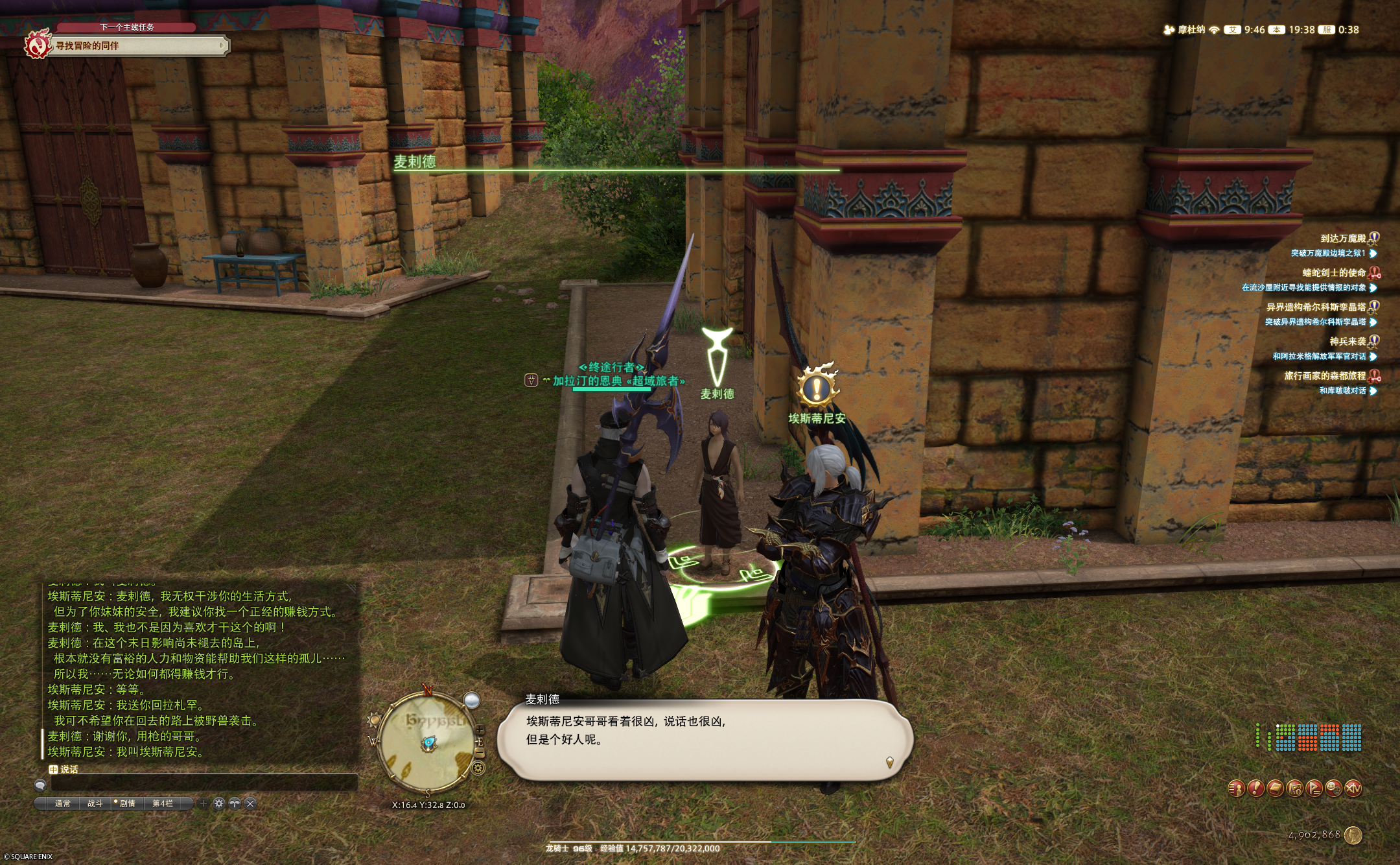Open the character menu icon

(x=1236, y=788)
